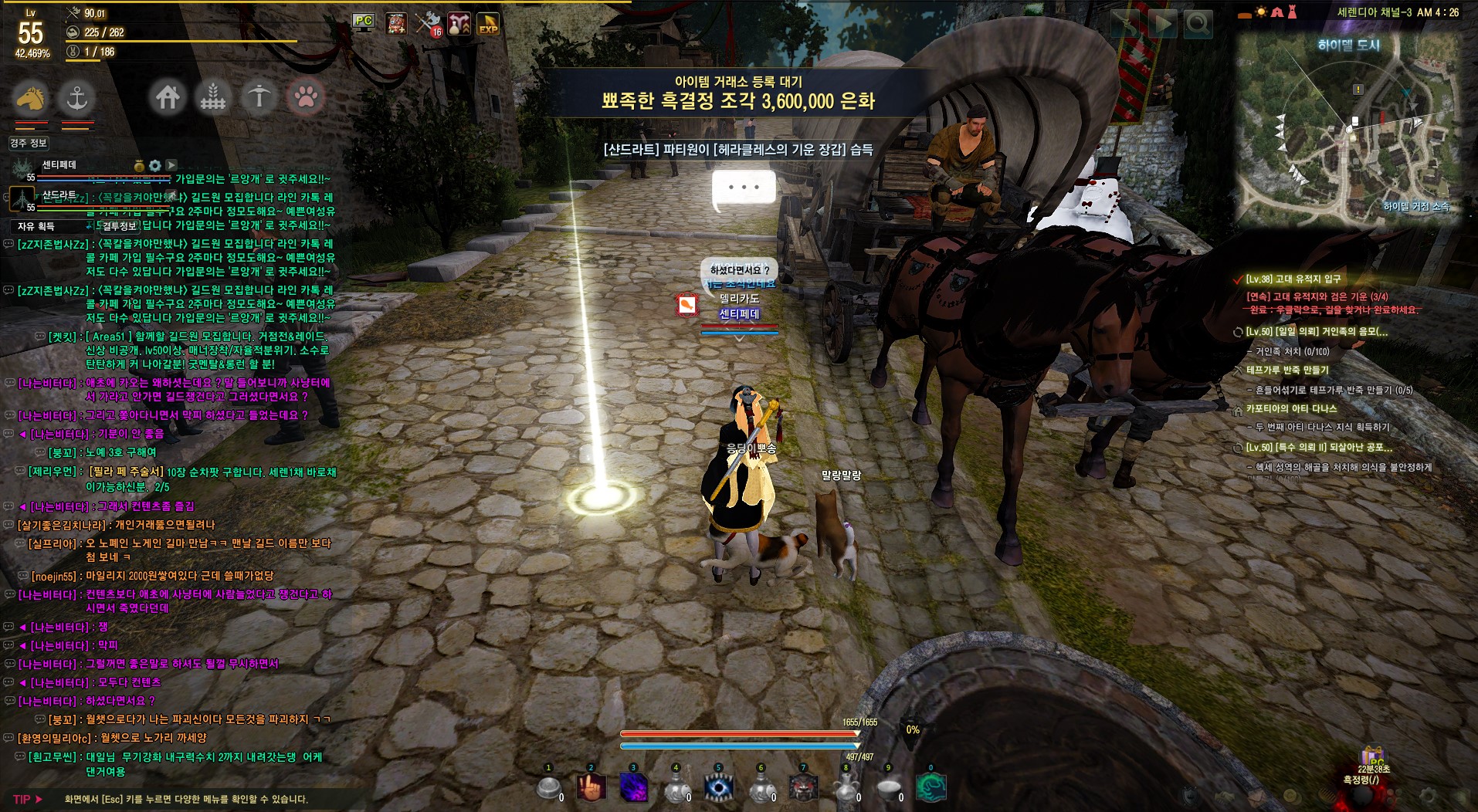Click the exclamation quest marker on minimap
Screen dimensions: 1478x812
[1358, 90]
